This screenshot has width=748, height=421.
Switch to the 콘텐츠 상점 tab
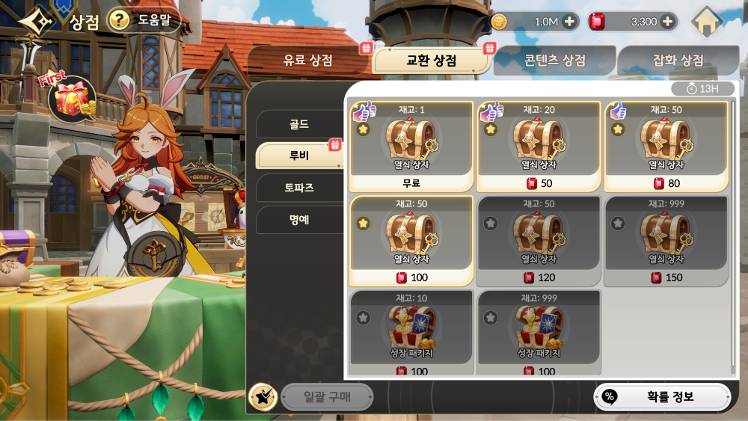click(553, 60)
